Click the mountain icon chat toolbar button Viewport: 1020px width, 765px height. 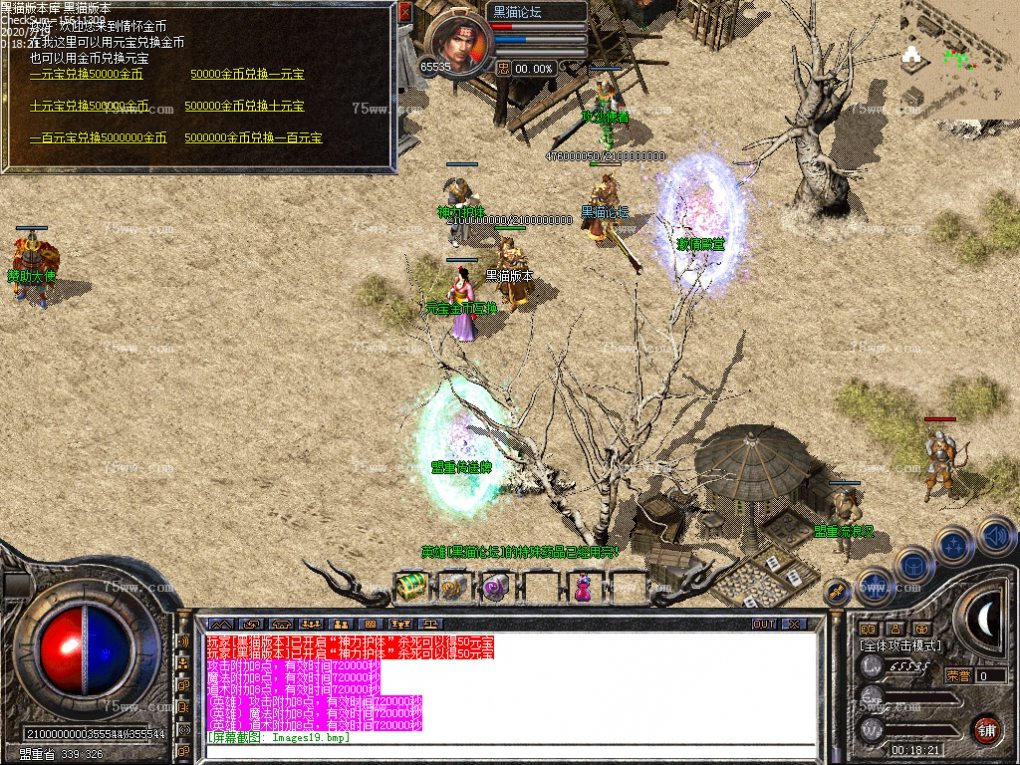point(220,624)
